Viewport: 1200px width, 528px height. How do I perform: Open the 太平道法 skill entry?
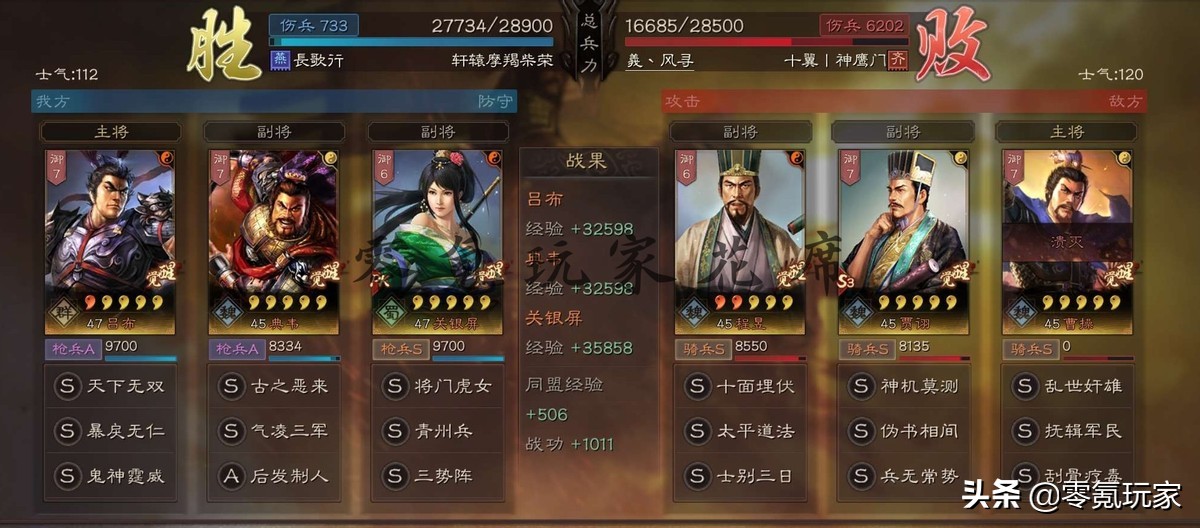[x=740, y=431]
